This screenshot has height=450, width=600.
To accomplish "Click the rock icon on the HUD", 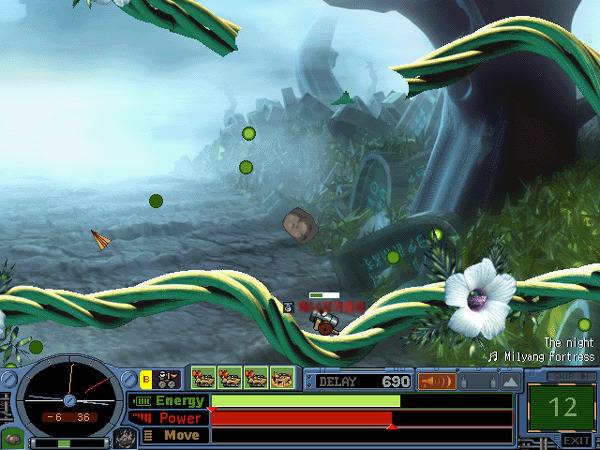I will click(x=12, y=440).
